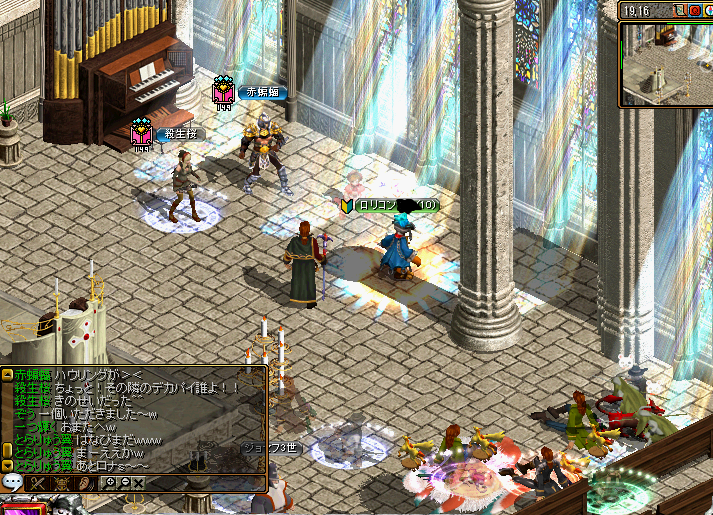This screenshot has width=713, height=515.
Task: Click the minimap view
Action: point(666,63)
